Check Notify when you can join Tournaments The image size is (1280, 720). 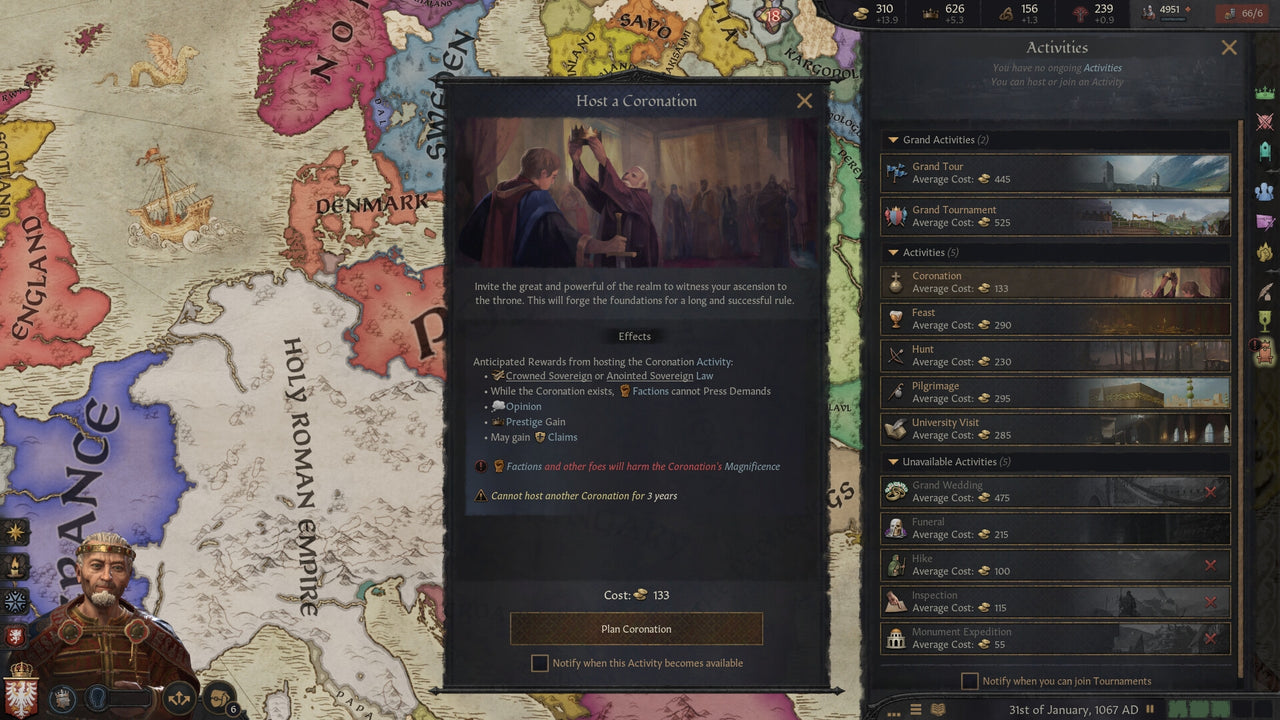969,681
